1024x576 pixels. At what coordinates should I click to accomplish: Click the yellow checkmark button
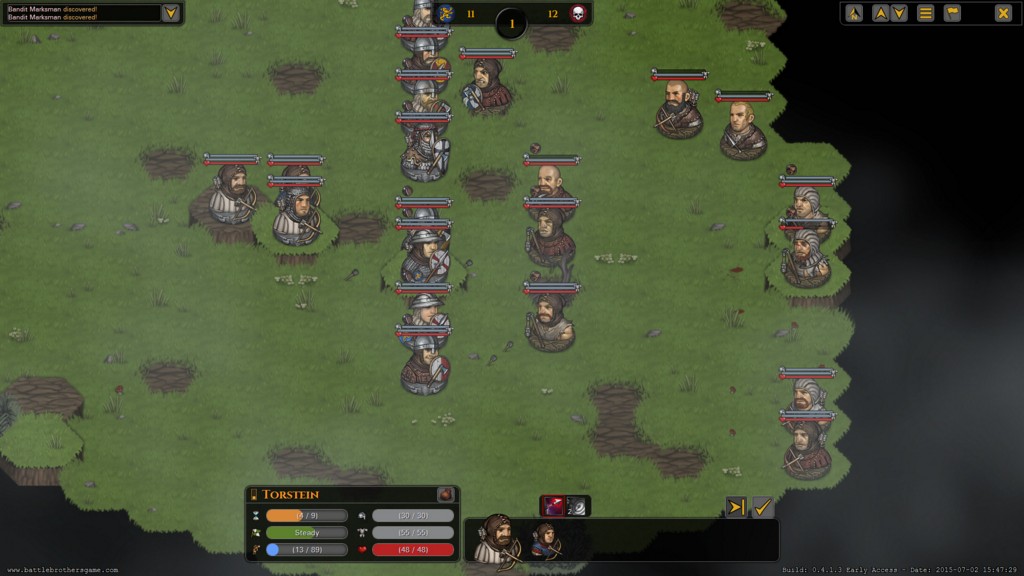click(763, 508)
